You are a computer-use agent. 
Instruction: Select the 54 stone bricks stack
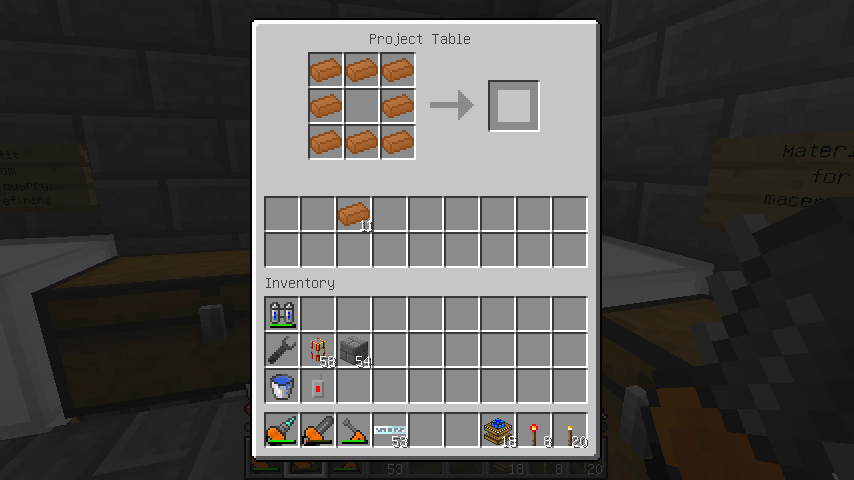point(354,350)
